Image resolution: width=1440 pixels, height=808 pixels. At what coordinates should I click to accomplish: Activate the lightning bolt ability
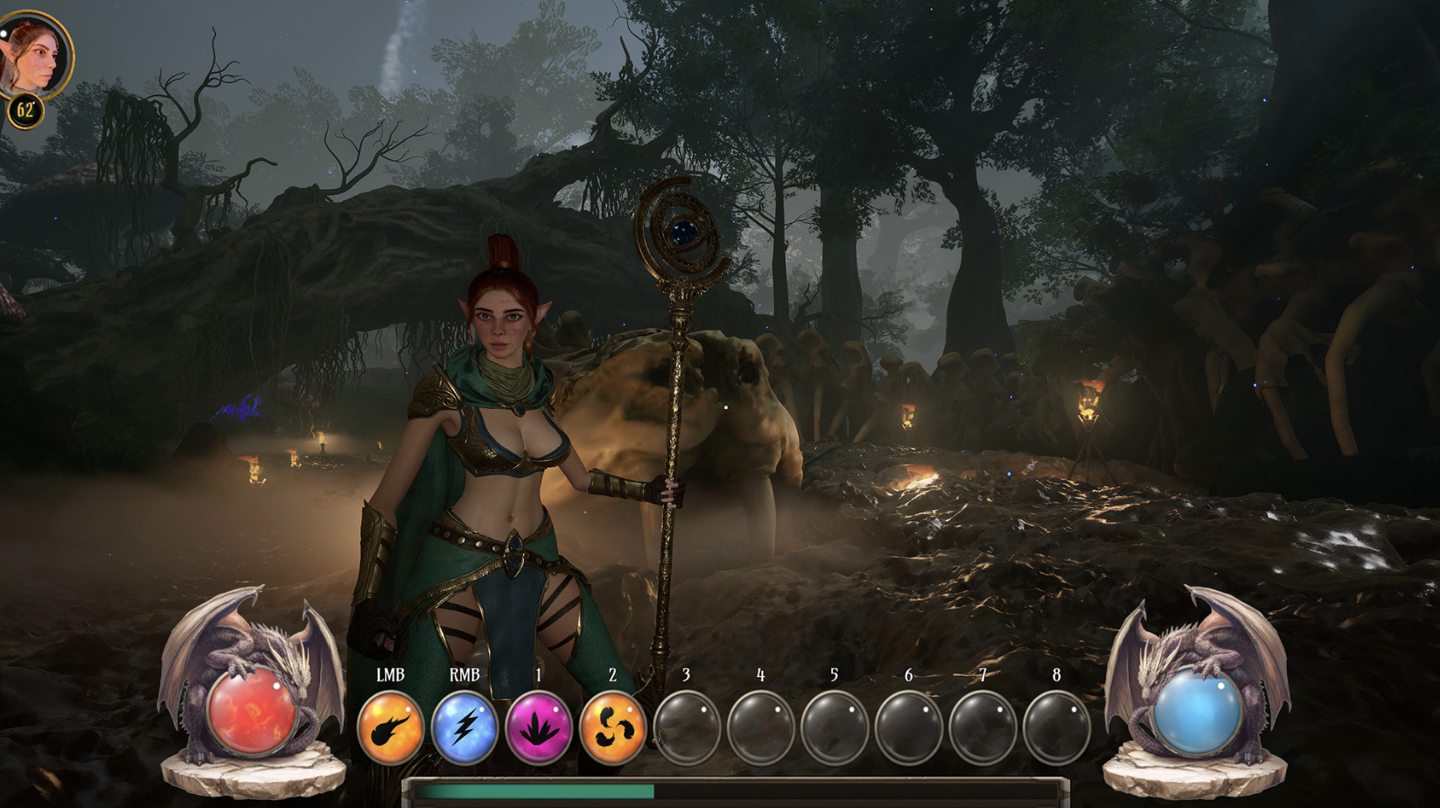464,728
